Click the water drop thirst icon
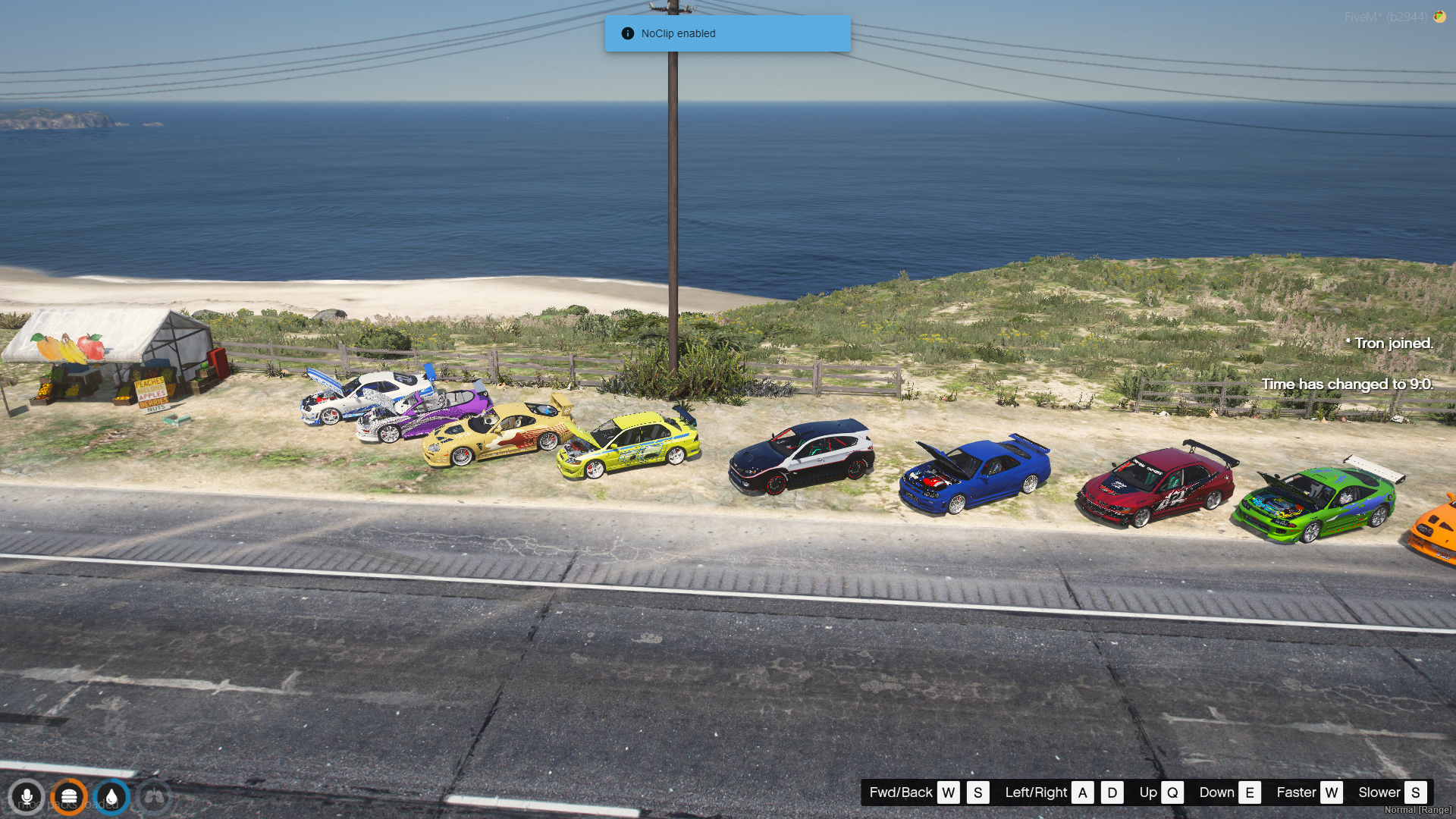 112,797
